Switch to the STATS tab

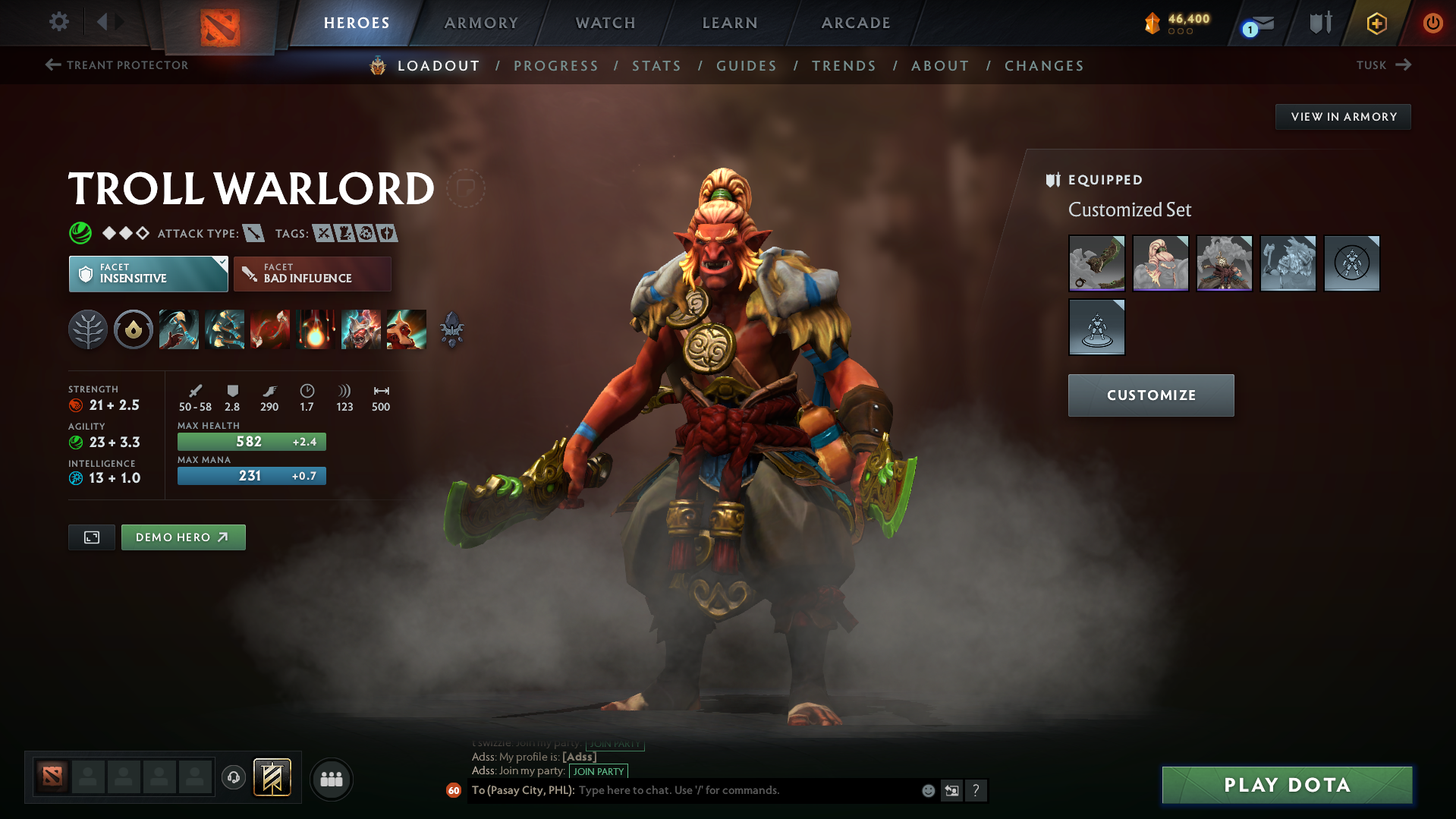[656, 66]
